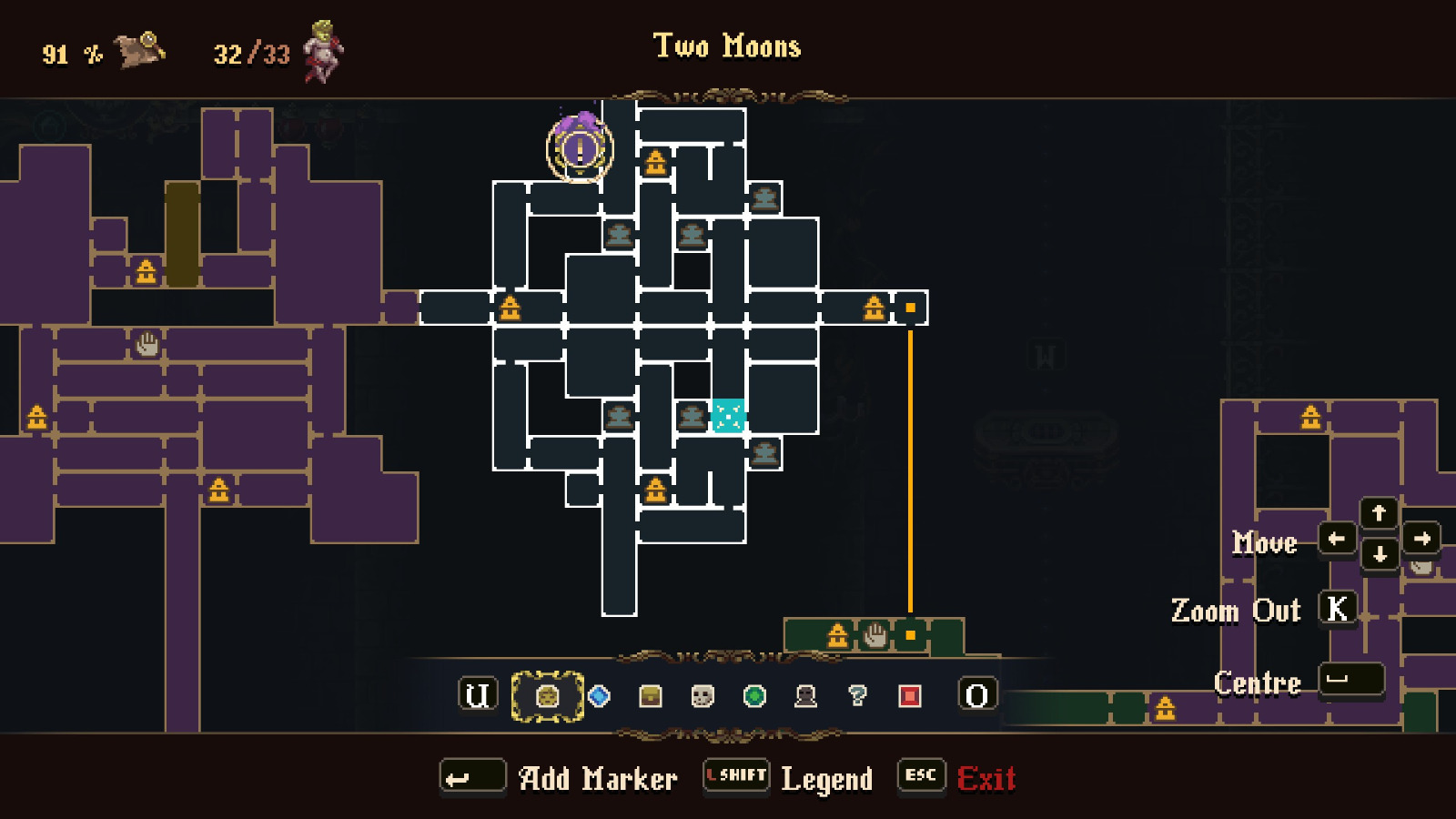Click the Two Moons title at the top

click(727, 46)
